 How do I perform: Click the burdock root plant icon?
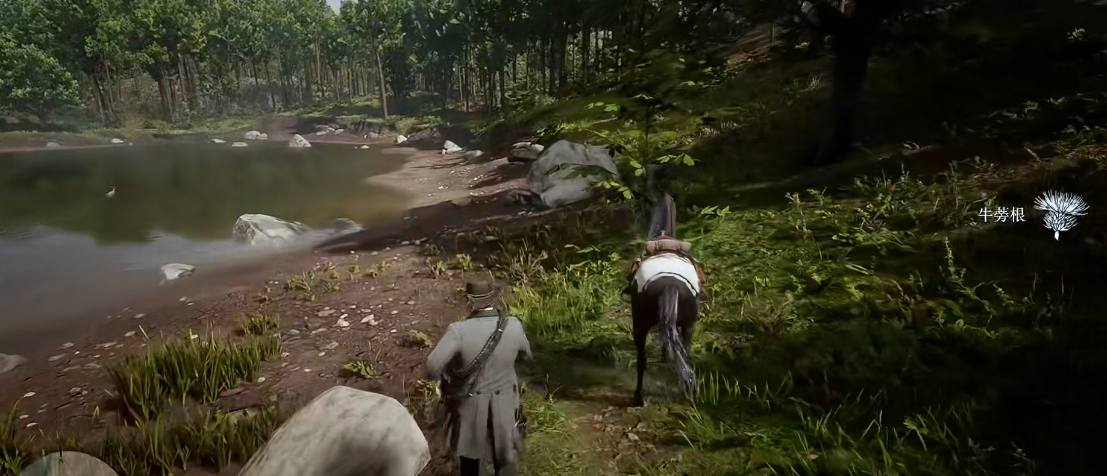pyautogui.click(x=1060, y=213)
